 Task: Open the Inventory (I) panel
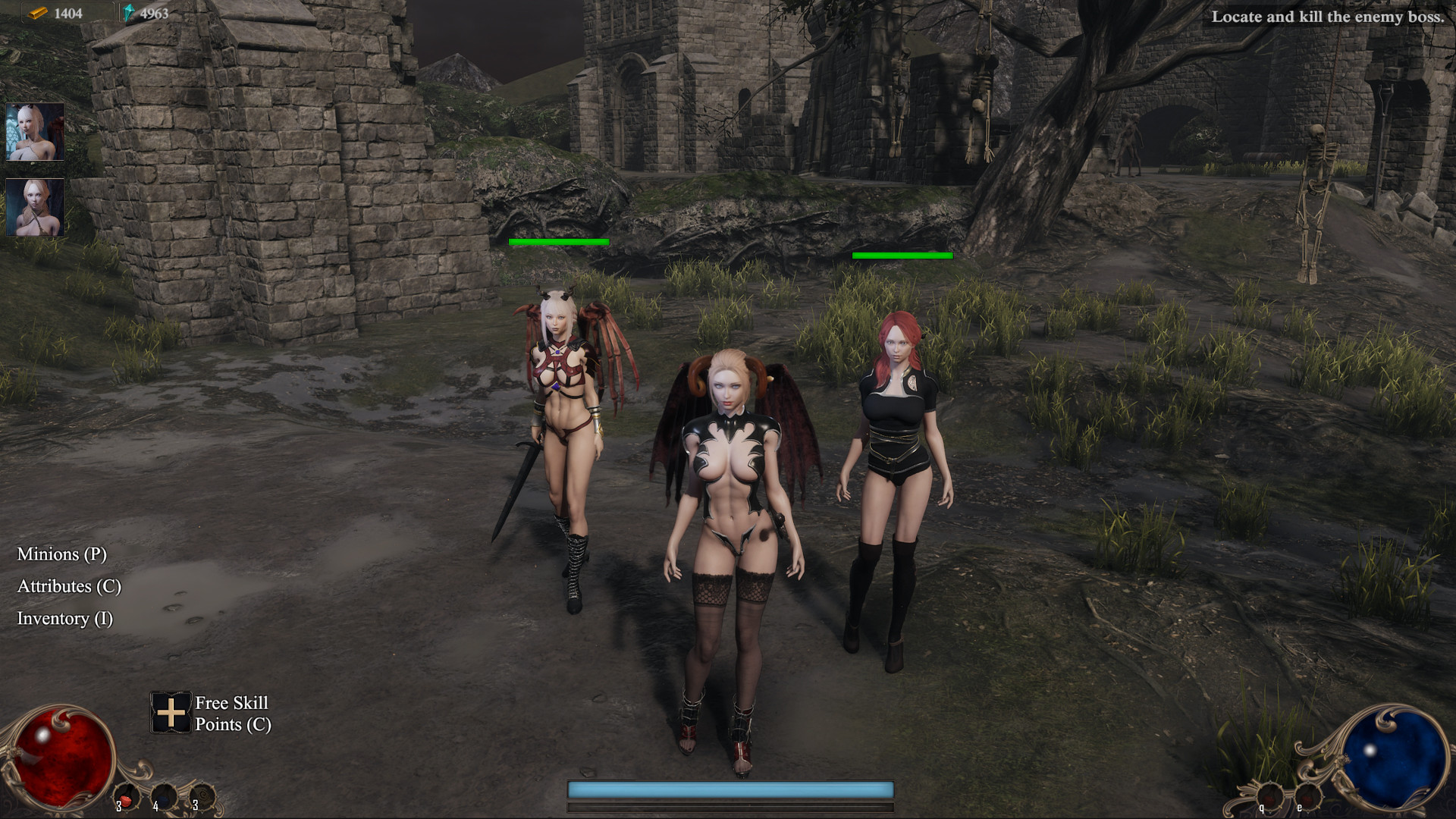pyautogui.click(x=64, y=619)
